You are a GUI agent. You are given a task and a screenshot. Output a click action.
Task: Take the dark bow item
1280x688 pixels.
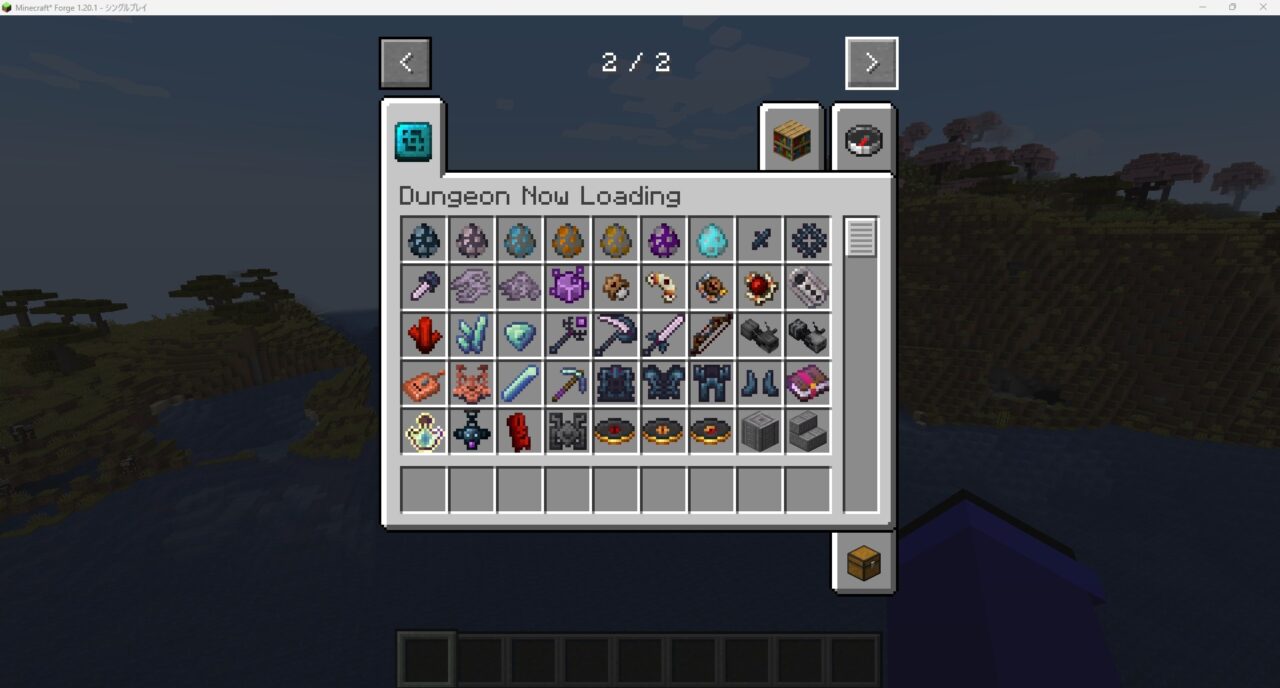[x=711, y=336]
